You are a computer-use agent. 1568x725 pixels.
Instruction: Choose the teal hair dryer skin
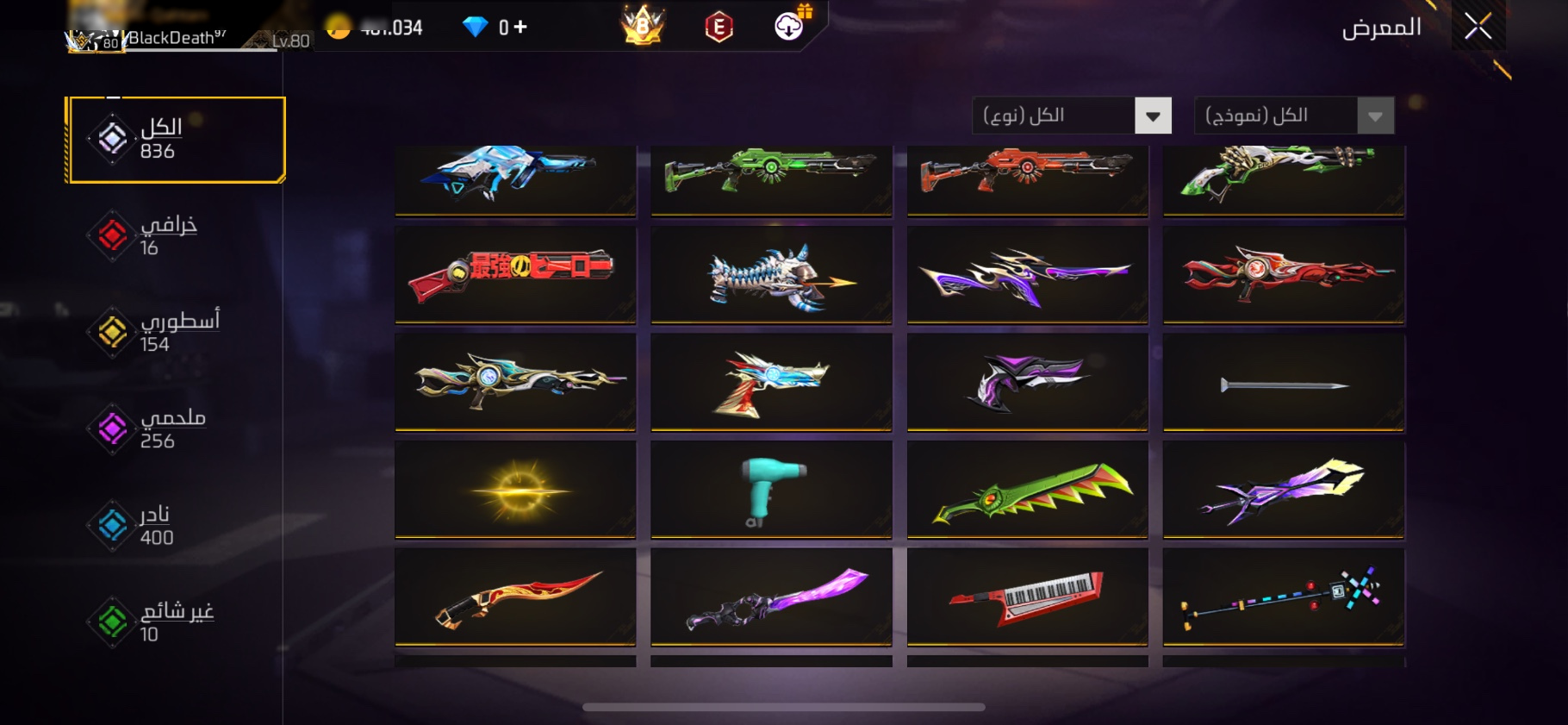[x=771, y=490]
